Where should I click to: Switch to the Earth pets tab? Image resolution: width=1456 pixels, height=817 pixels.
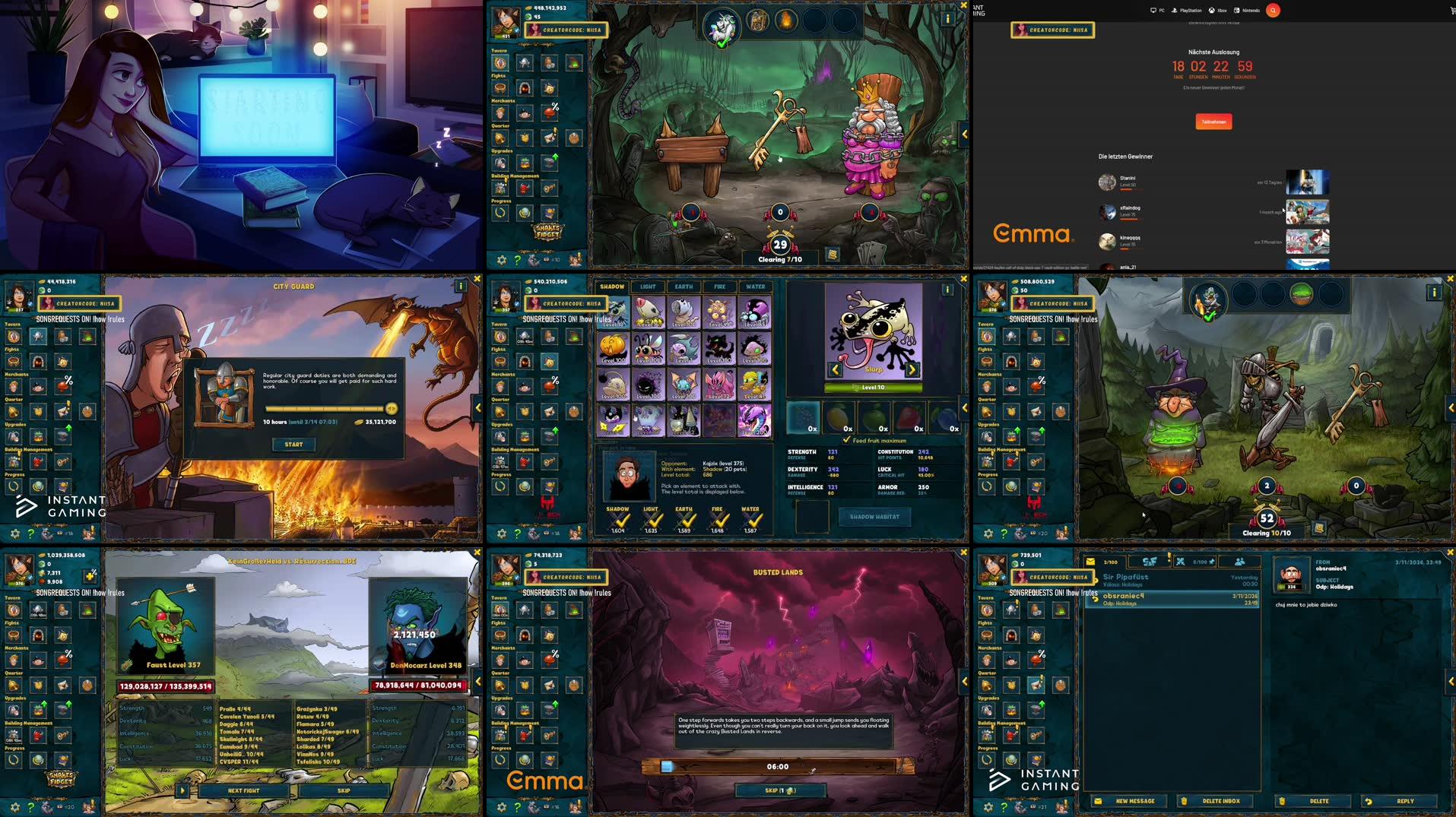(x=684, y=287)
